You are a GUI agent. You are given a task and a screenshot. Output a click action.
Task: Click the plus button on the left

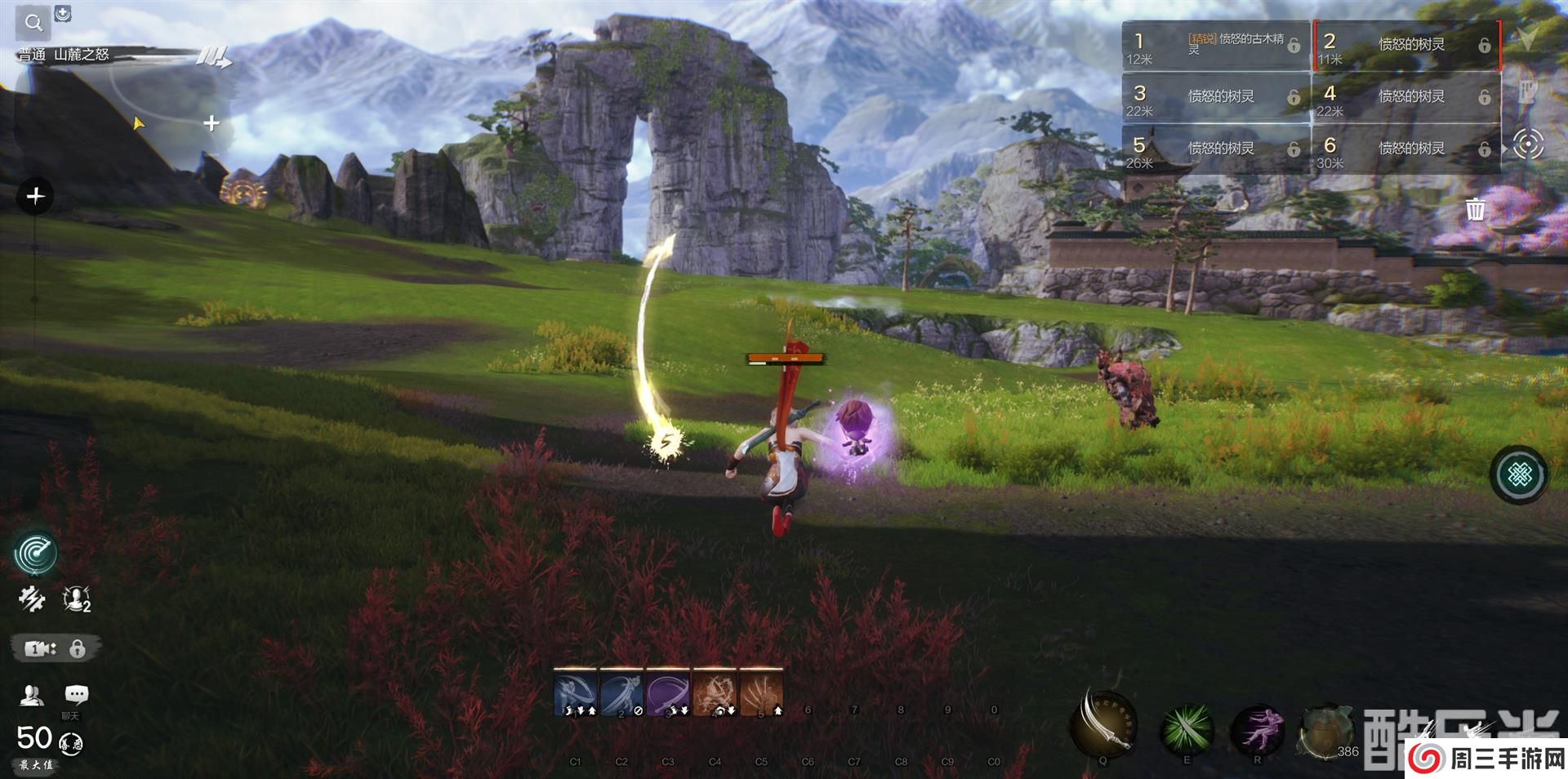(35, 197)
